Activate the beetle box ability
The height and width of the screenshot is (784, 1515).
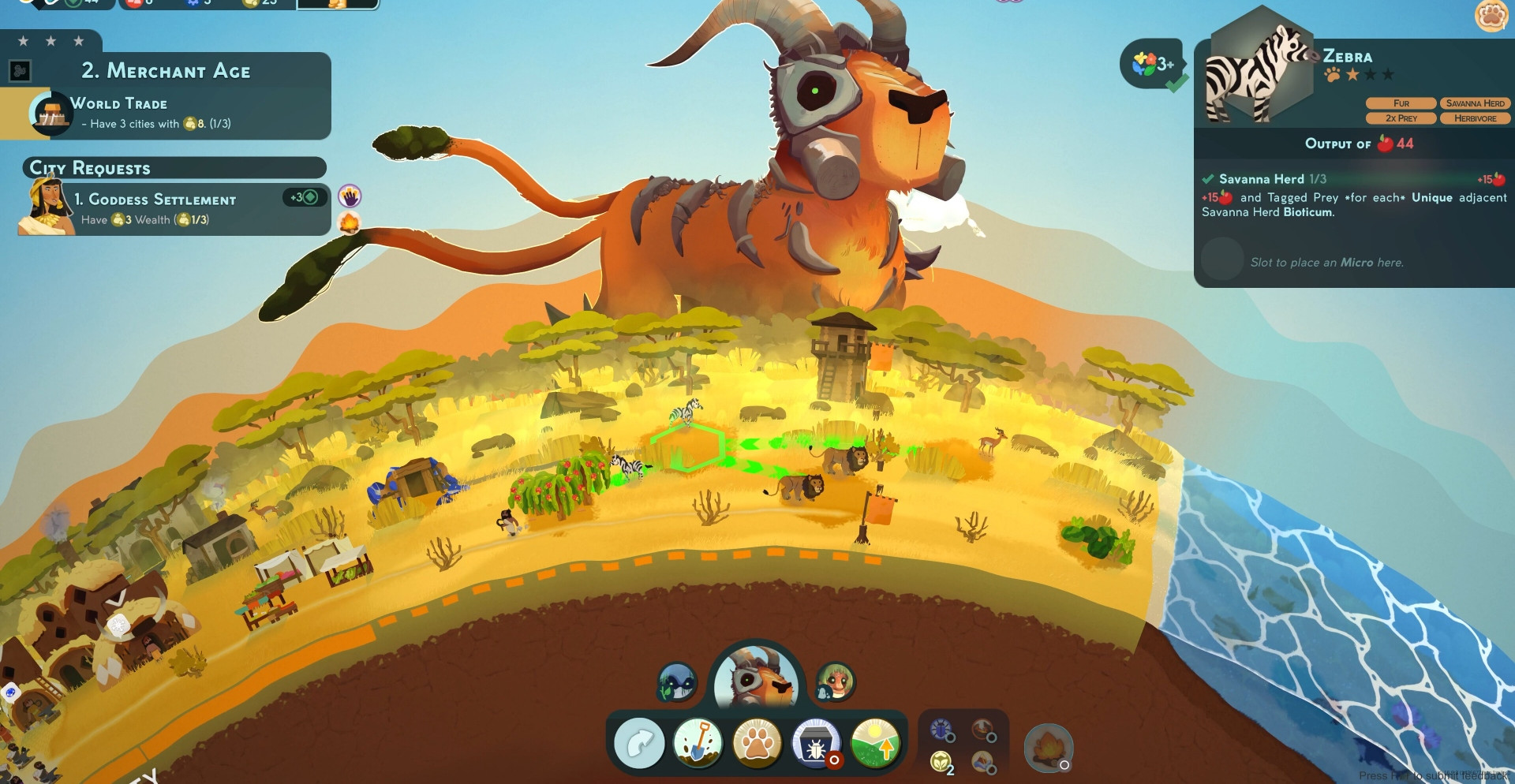point(816,744)
